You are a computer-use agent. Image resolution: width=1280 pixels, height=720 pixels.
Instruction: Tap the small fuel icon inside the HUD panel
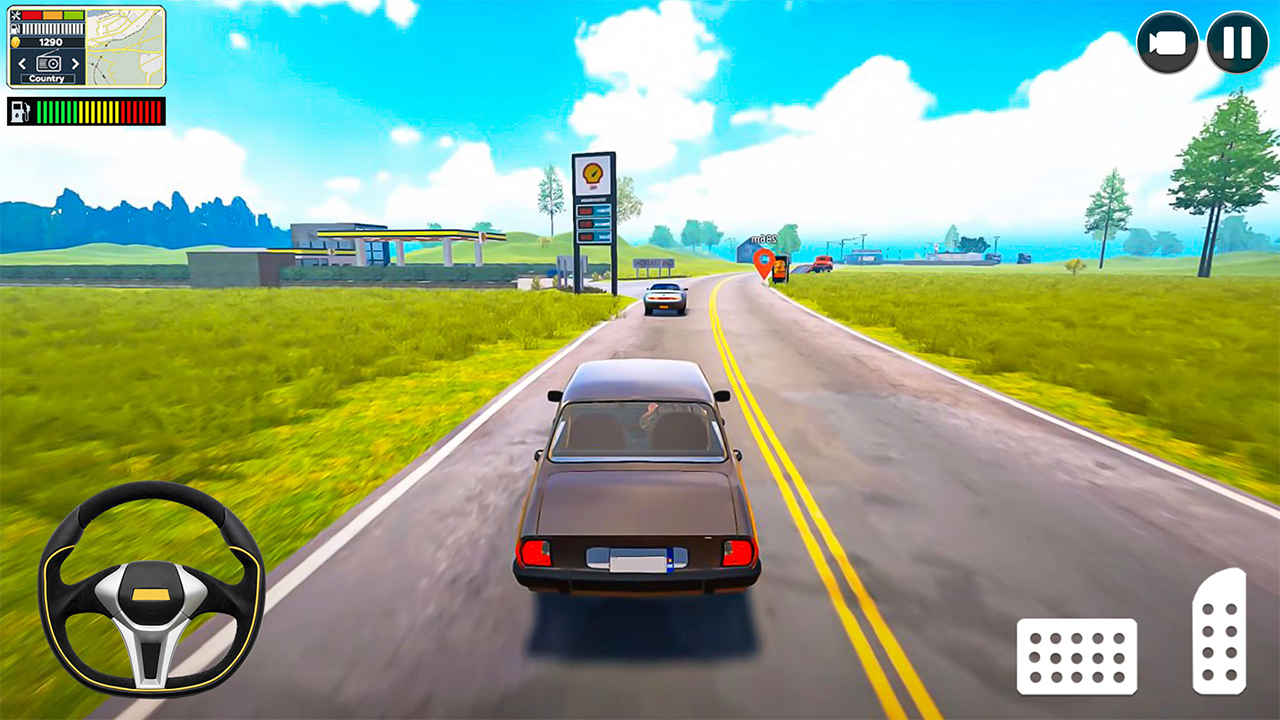pos(14,28)
